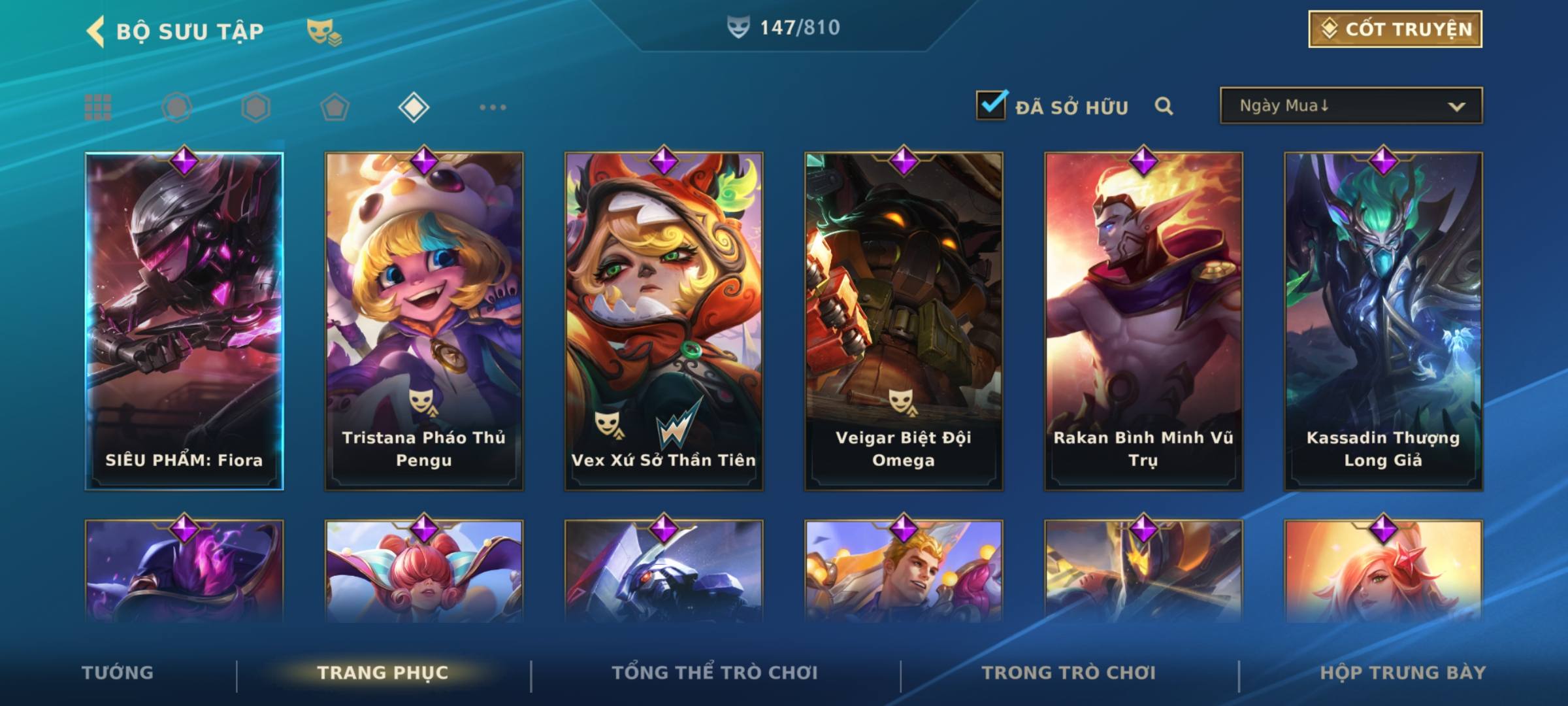Image resolution: width=1568 pixels, height=706 pixels.
Task: Toggle the Đã Sở Hữu checkbox
Action: [991, 105]
